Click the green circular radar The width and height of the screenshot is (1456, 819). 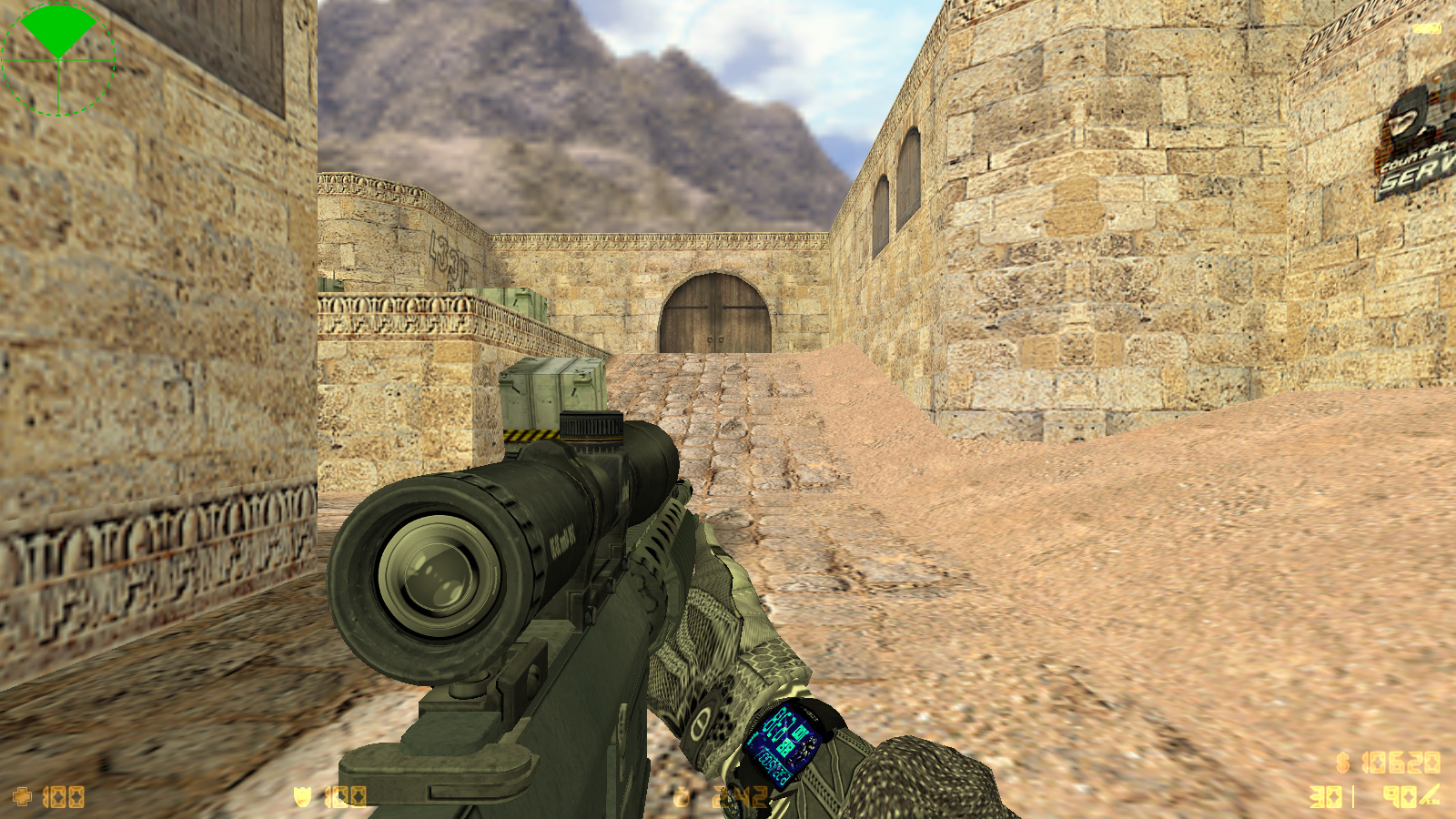tap(58, 60)
